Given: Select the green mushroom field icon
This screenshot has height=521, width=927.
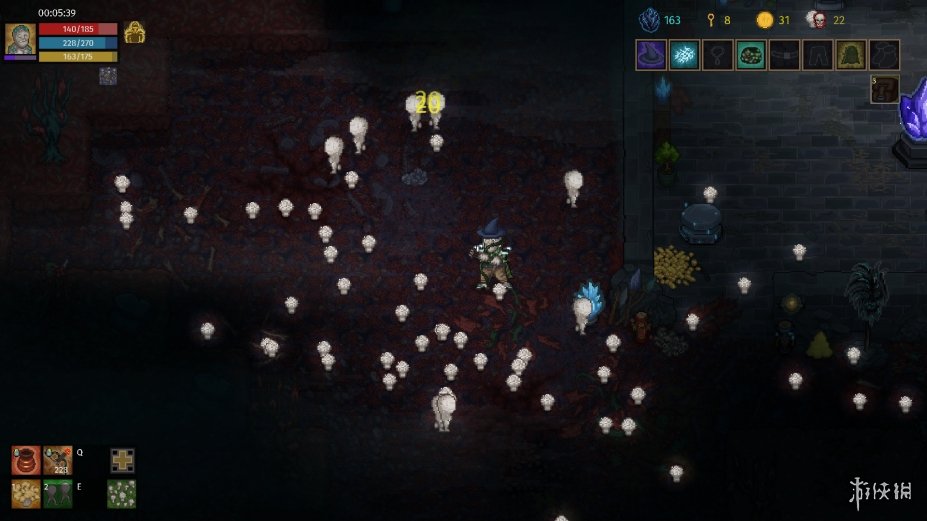Looking at the screenshot, I should [x=122, y=493].
